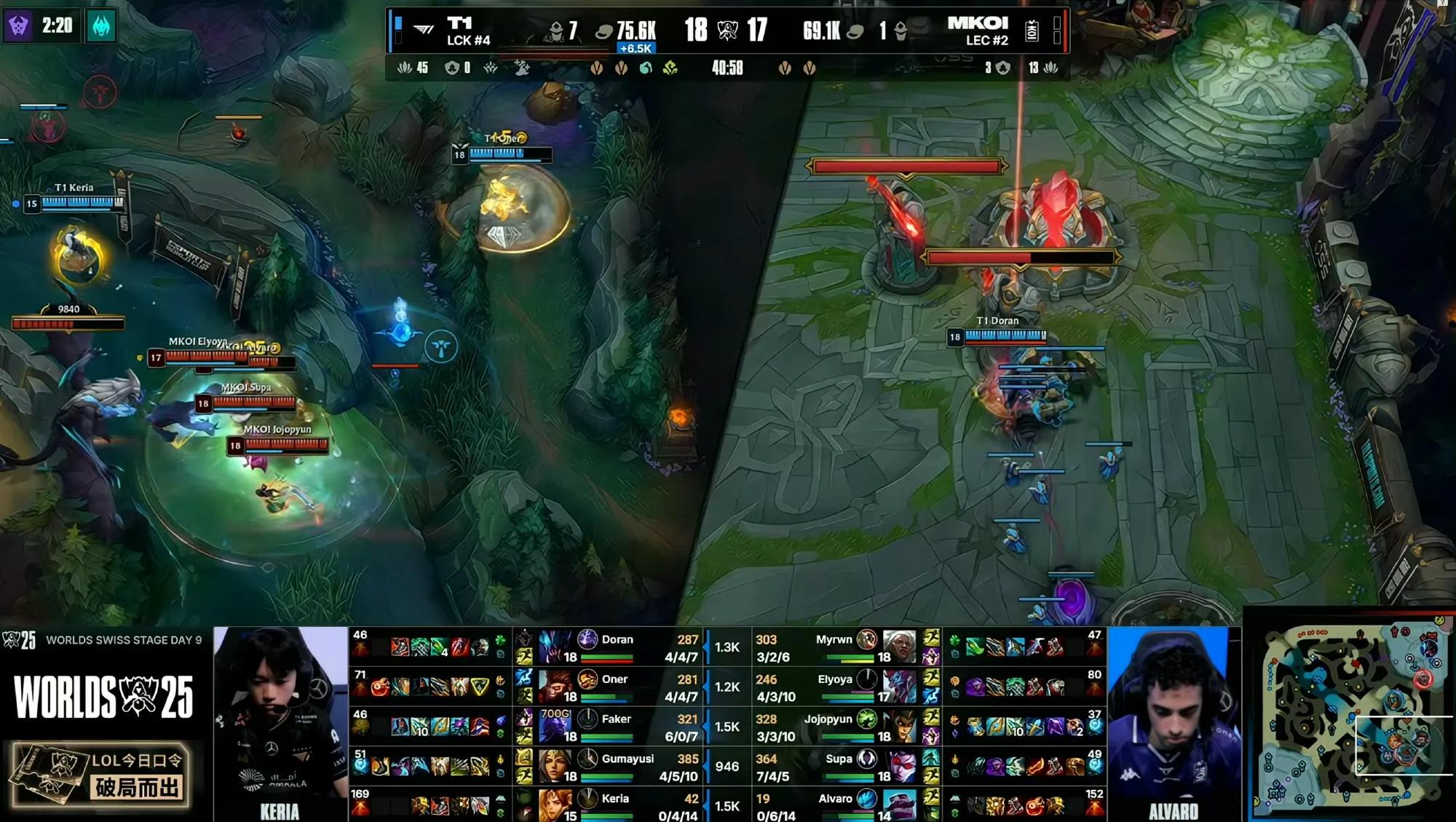Viewport: 1456px width, 822px height.
Task: Open the Keria player camera feed
Action: pyautogui.click(x=280, y=721)
